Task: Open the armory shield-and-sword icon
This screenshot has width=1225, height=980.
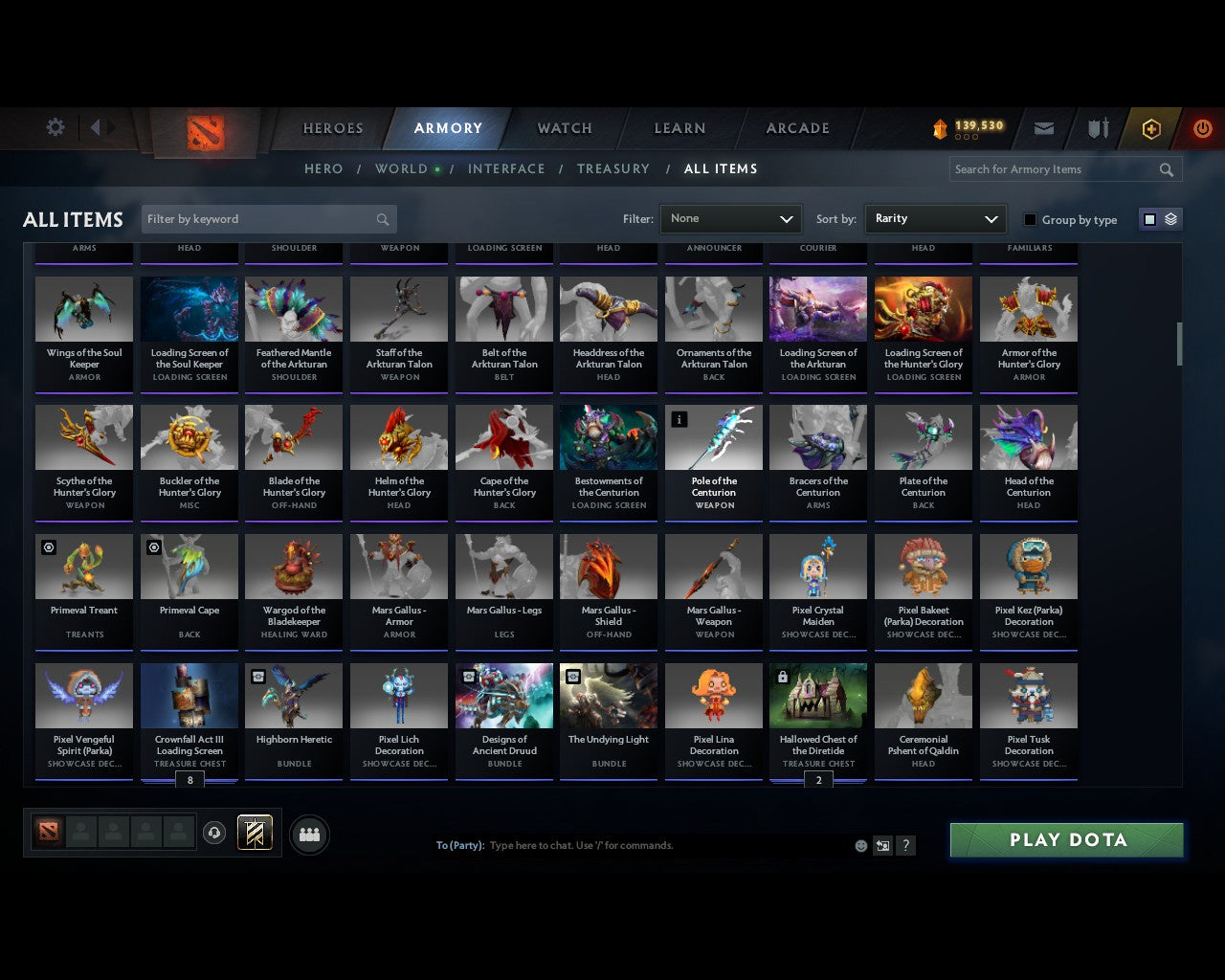Action: [1097, 128]
